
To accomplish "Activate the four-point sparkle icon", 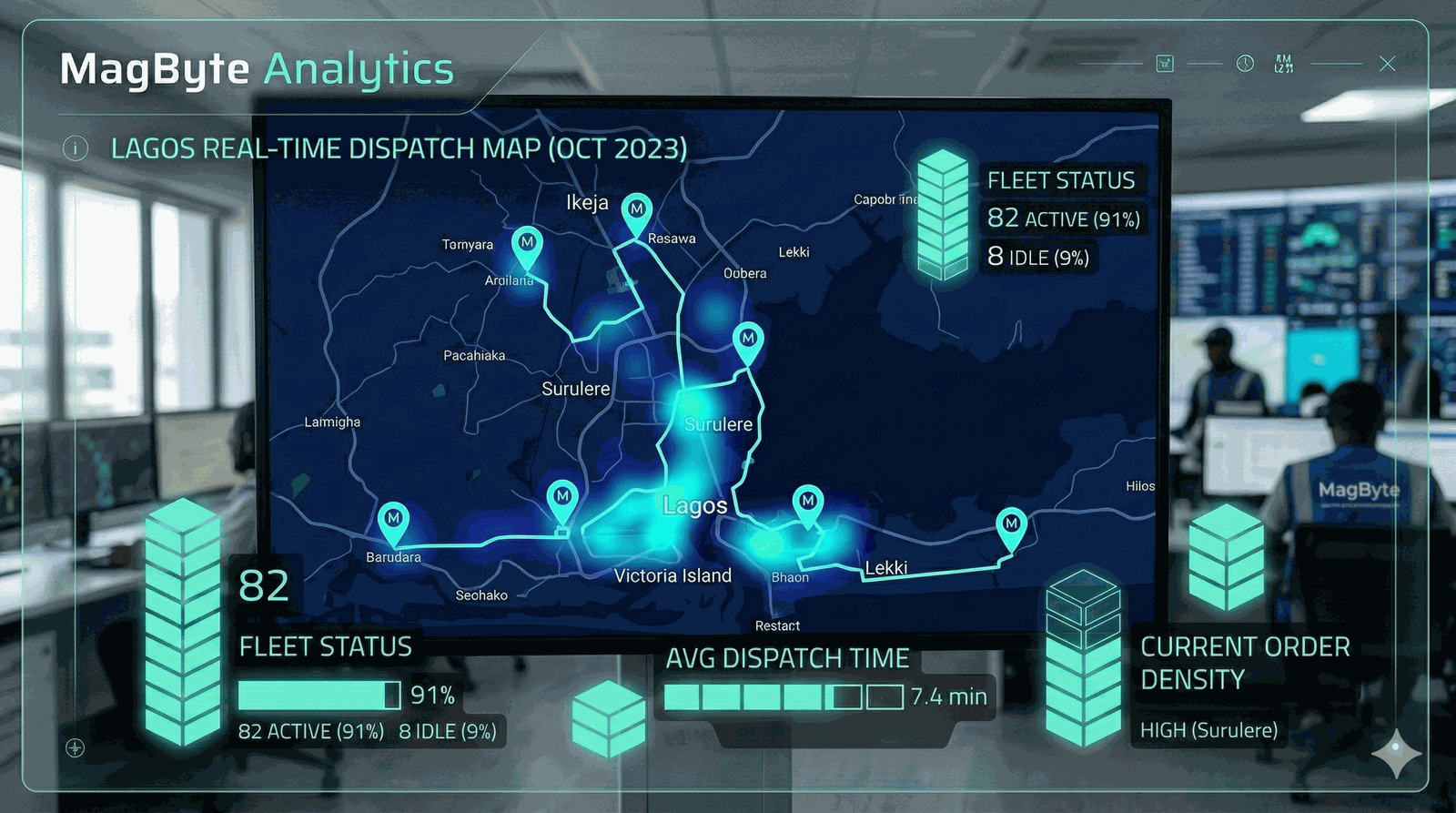I will click(x=1396, y=752).
